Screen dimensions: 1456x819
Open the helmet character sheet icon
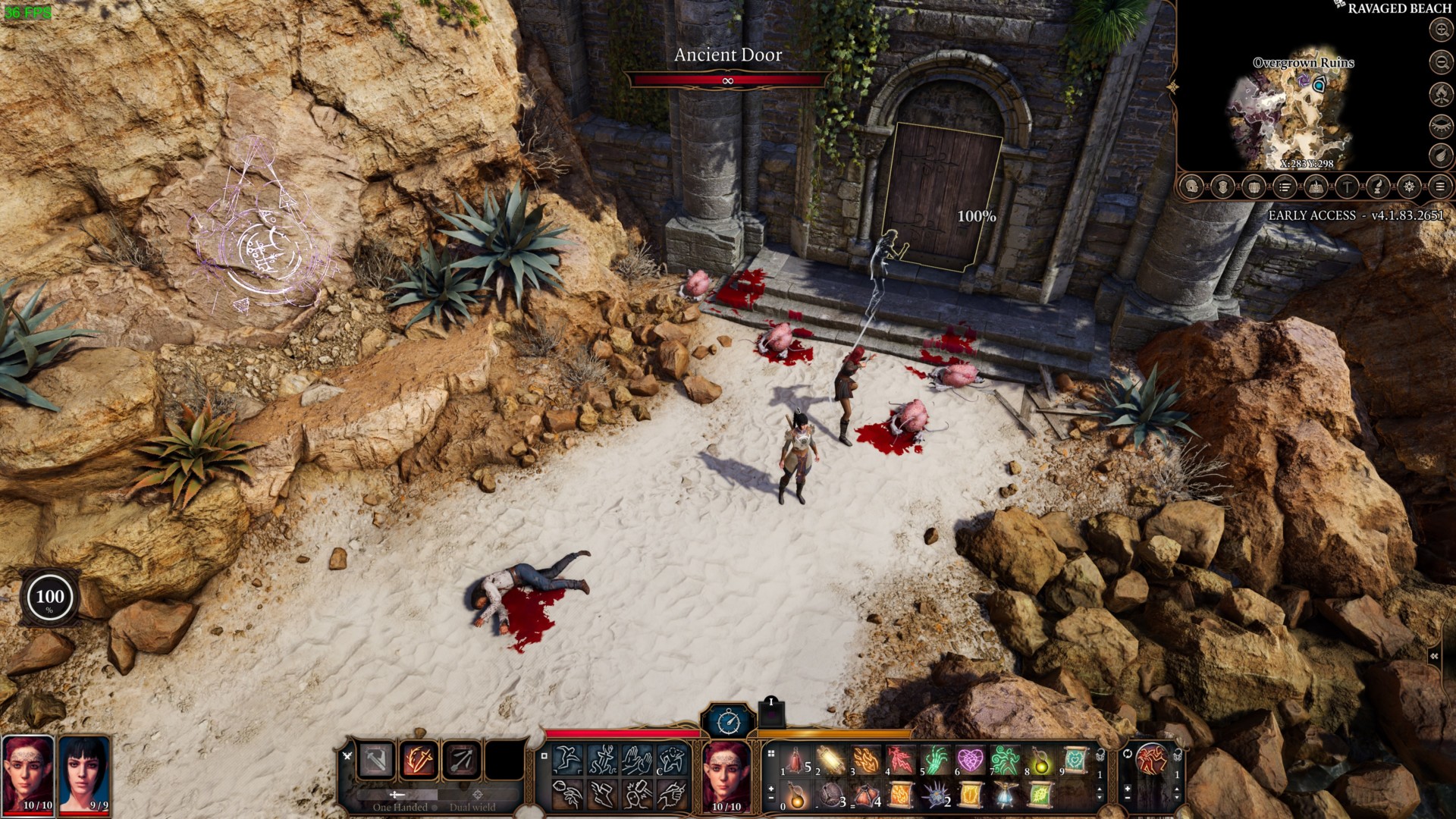(1192, 187)
